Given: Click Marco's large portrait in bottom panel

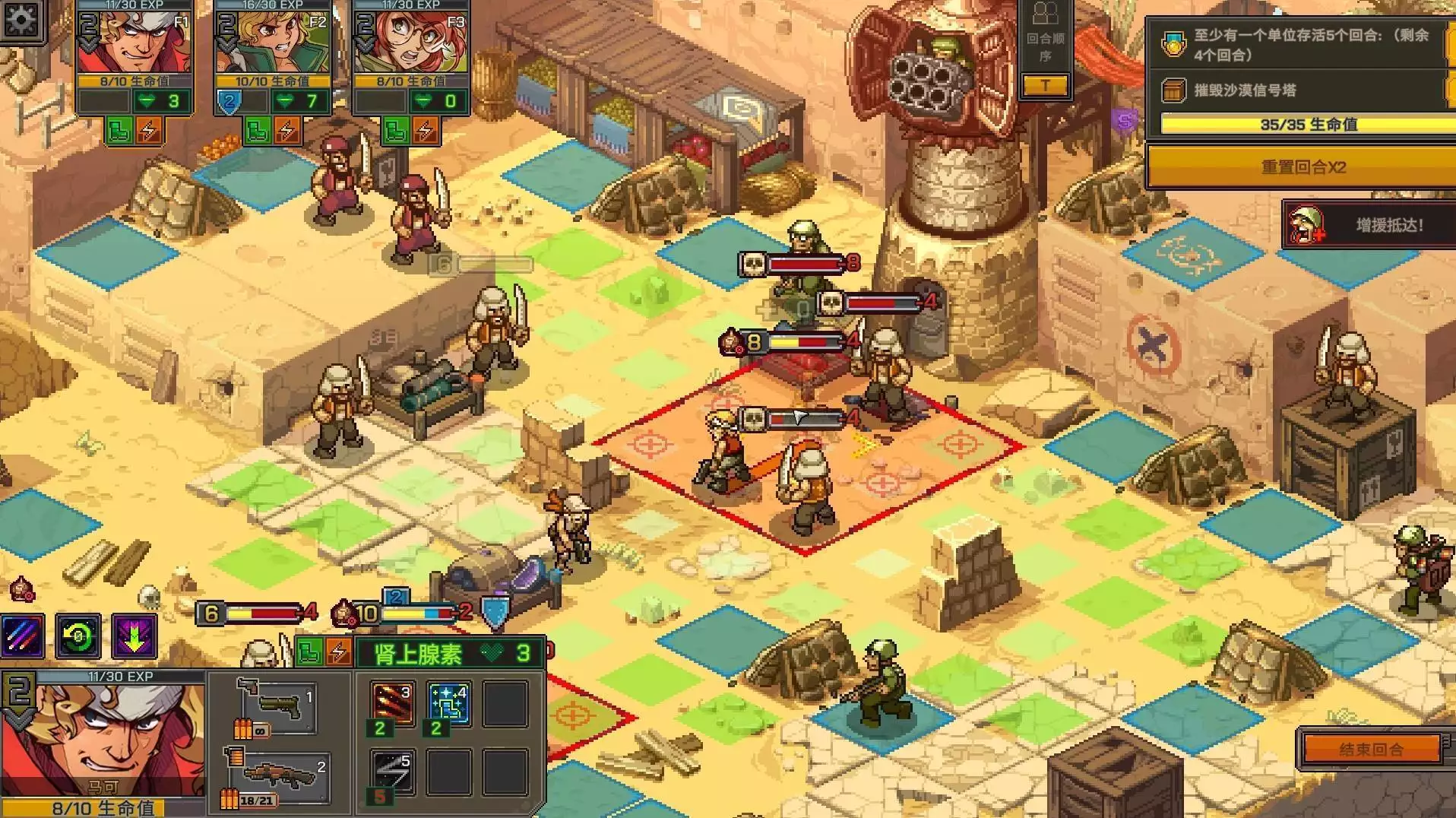Looking at the screenshot, I should (x=103, y=739).
